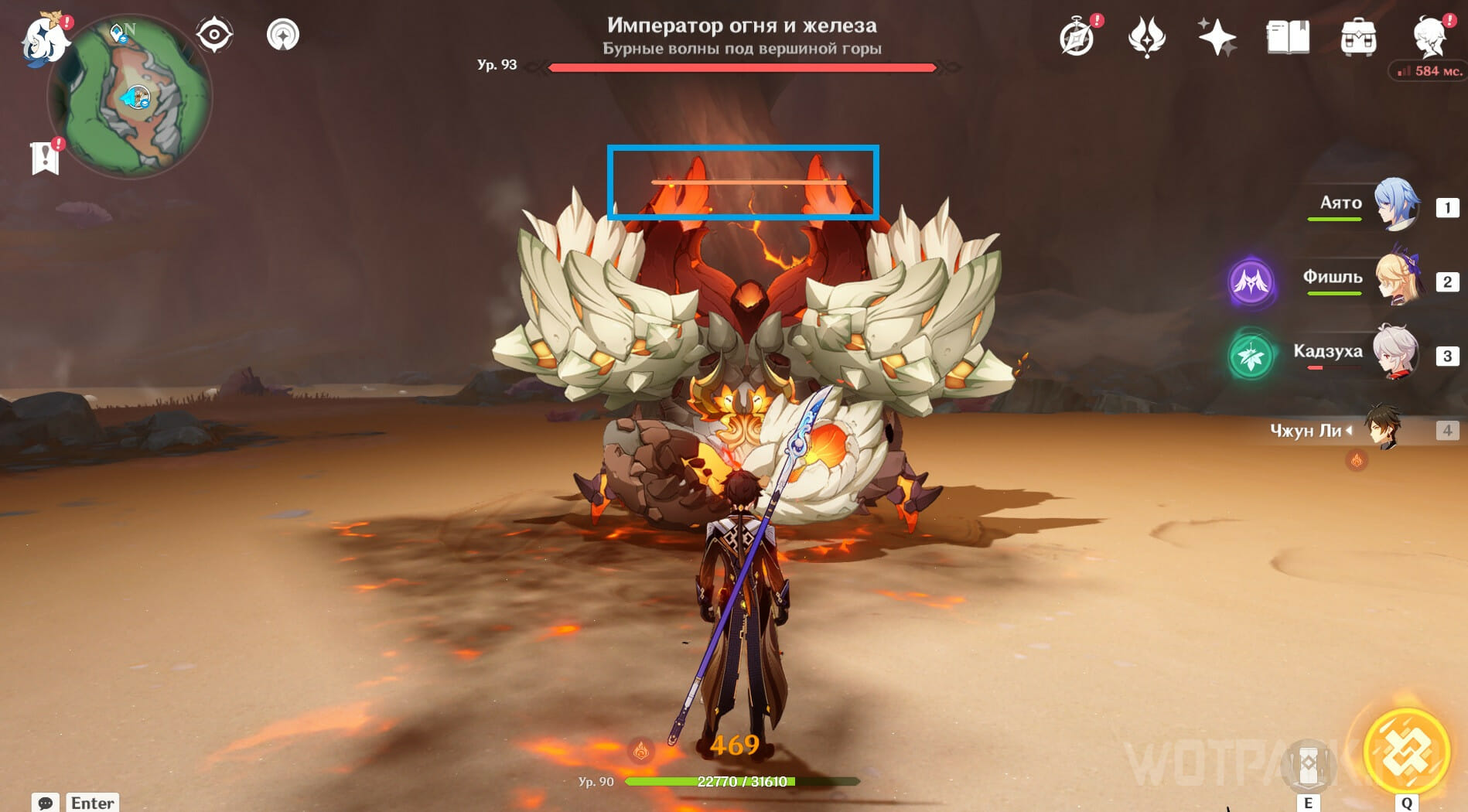Open the adventurer handbook book icon
The height and width of the screenshot is (812, 1468).
(x=1287, y=37)
